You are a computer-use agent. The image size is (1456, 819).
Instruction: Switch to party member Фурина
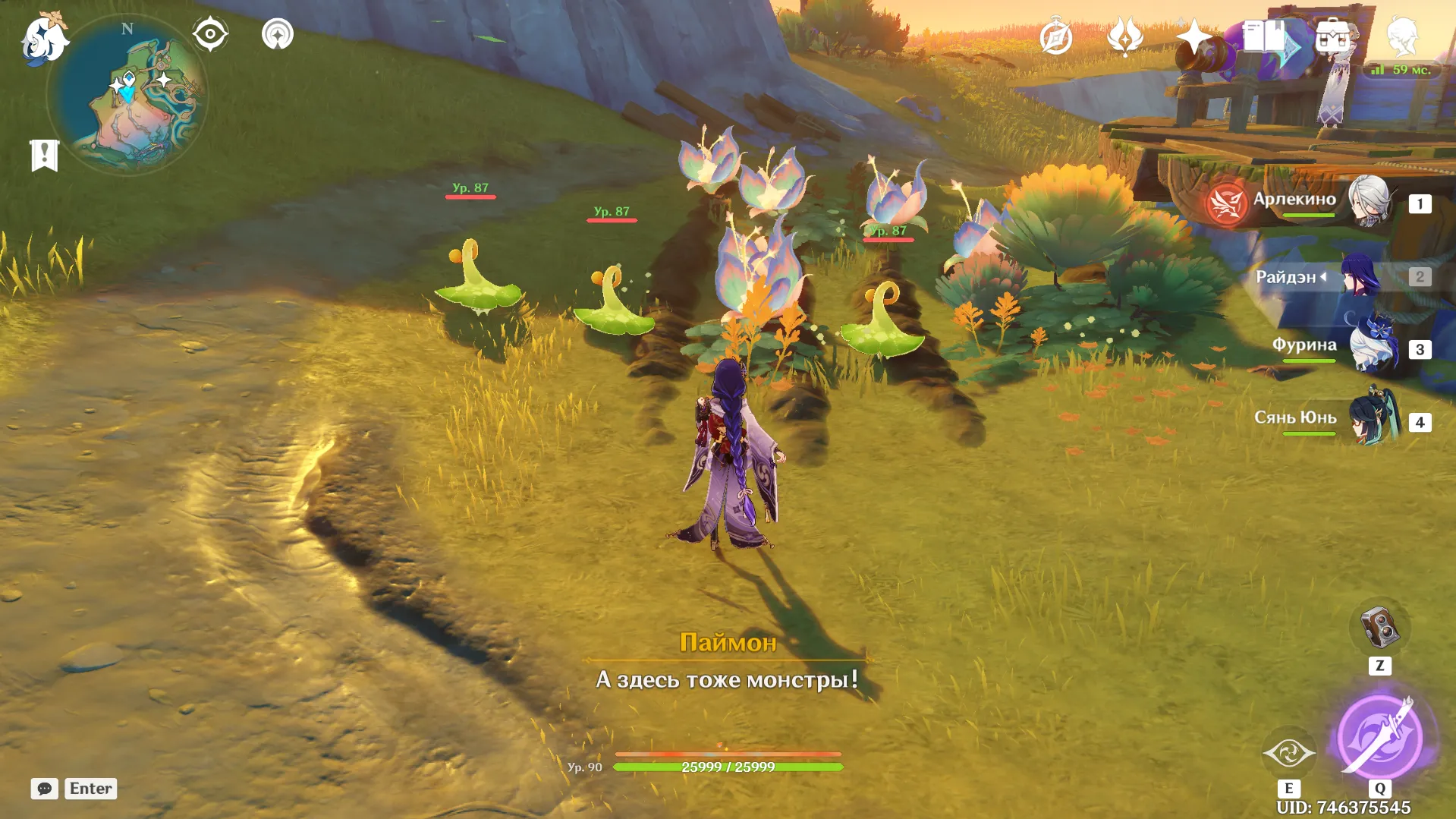(1372, 348)
